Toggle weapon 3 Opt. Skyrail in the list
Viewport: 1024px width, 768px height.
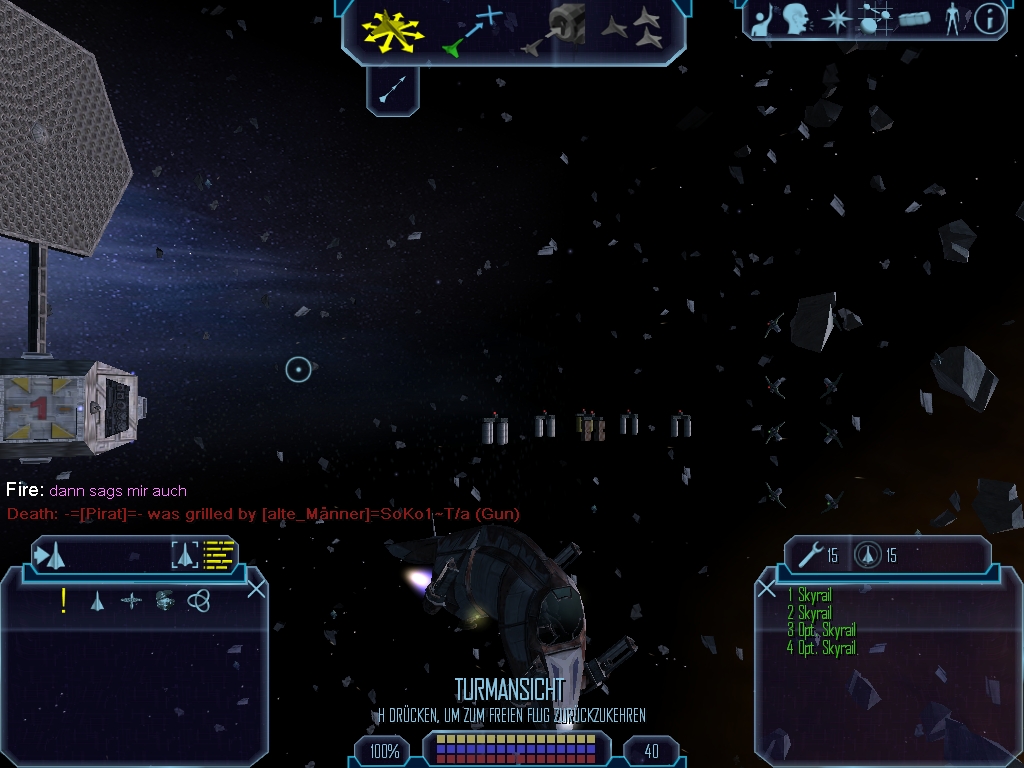click(x=820, y=631)
